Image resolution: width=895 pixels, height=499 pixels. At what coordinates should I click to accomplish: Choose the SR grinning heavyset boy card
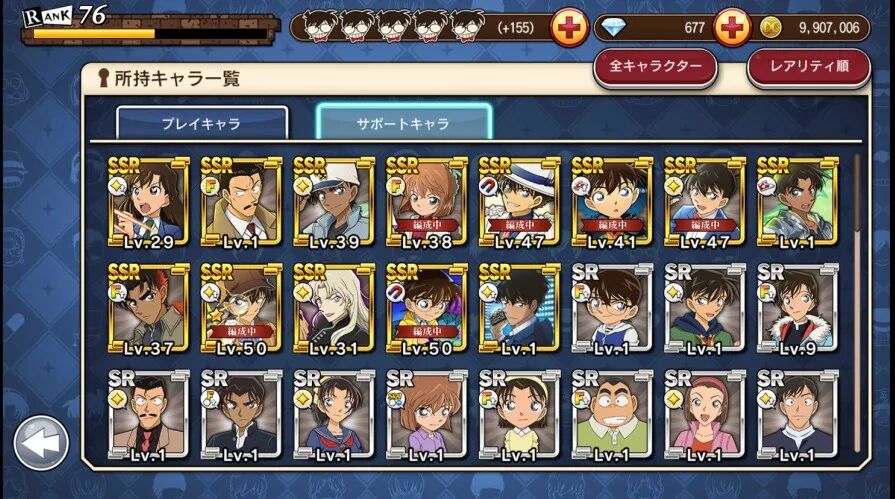(x=612, y=416)
